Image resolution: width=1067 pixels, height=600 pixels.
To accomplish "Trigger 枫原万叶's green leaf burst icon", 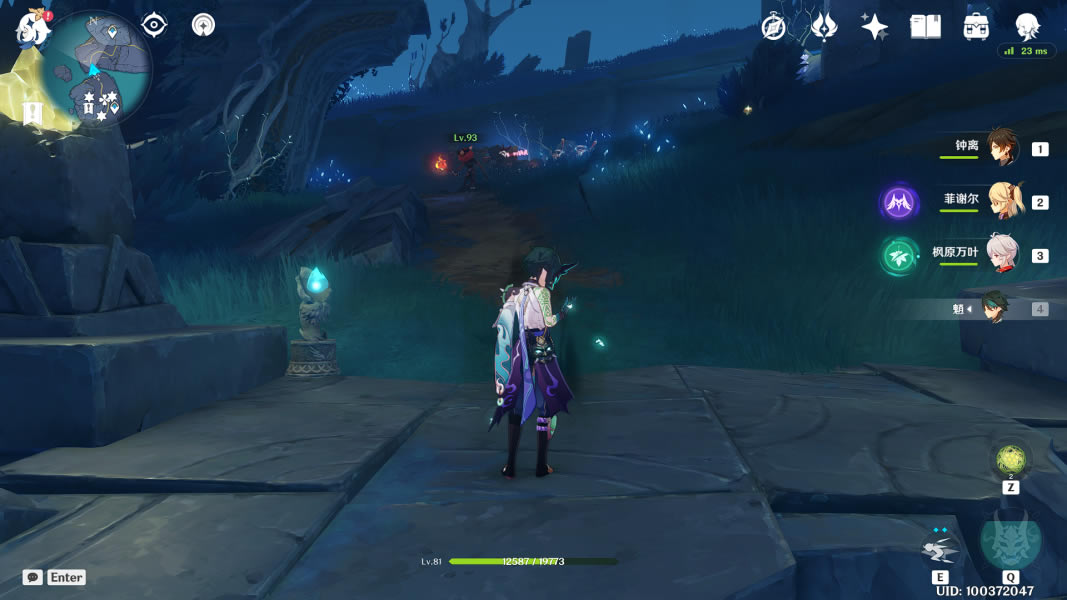I will [899, 256].
